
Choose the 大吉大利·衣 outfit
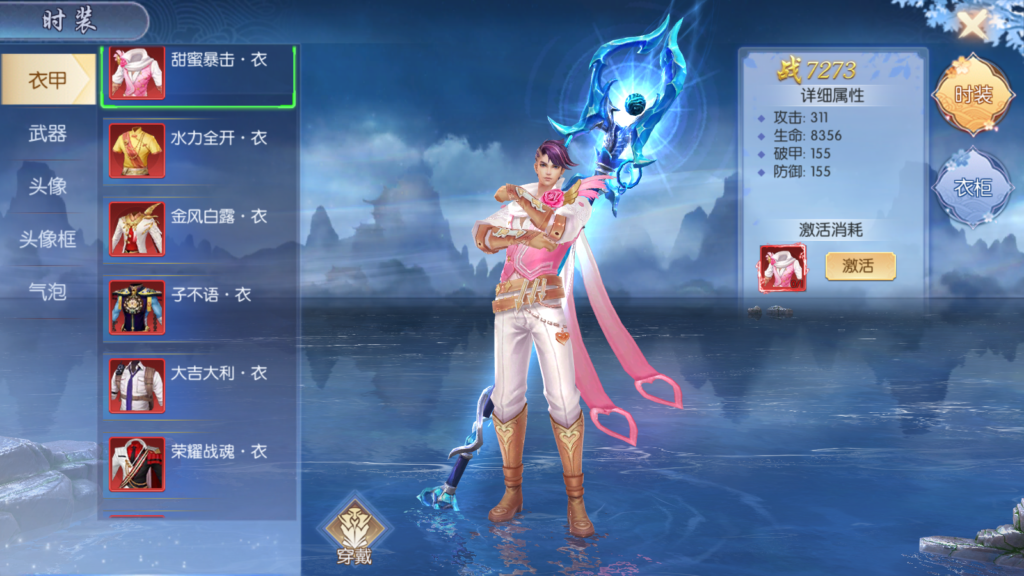tap(199, 385)
